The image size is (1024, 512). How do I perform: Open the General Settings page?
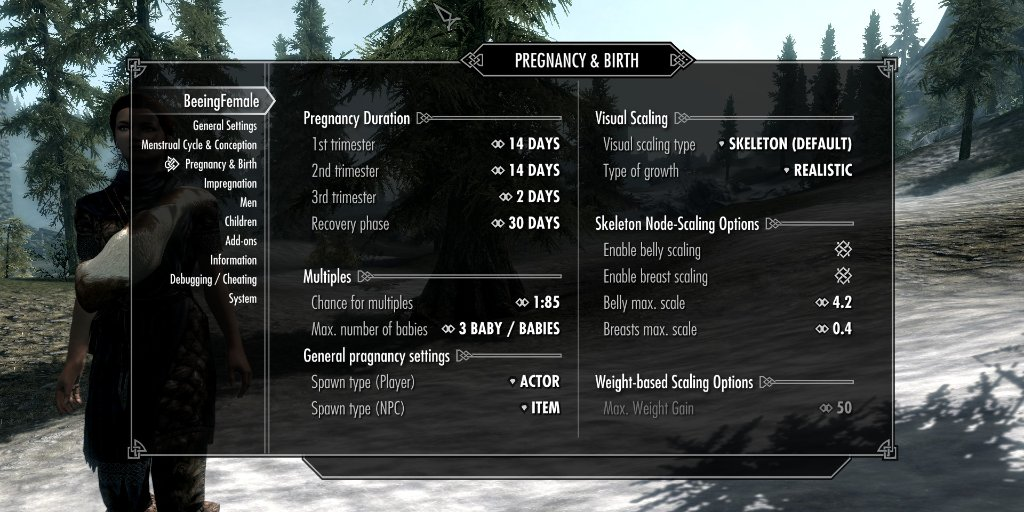click(x=224, y=126)
